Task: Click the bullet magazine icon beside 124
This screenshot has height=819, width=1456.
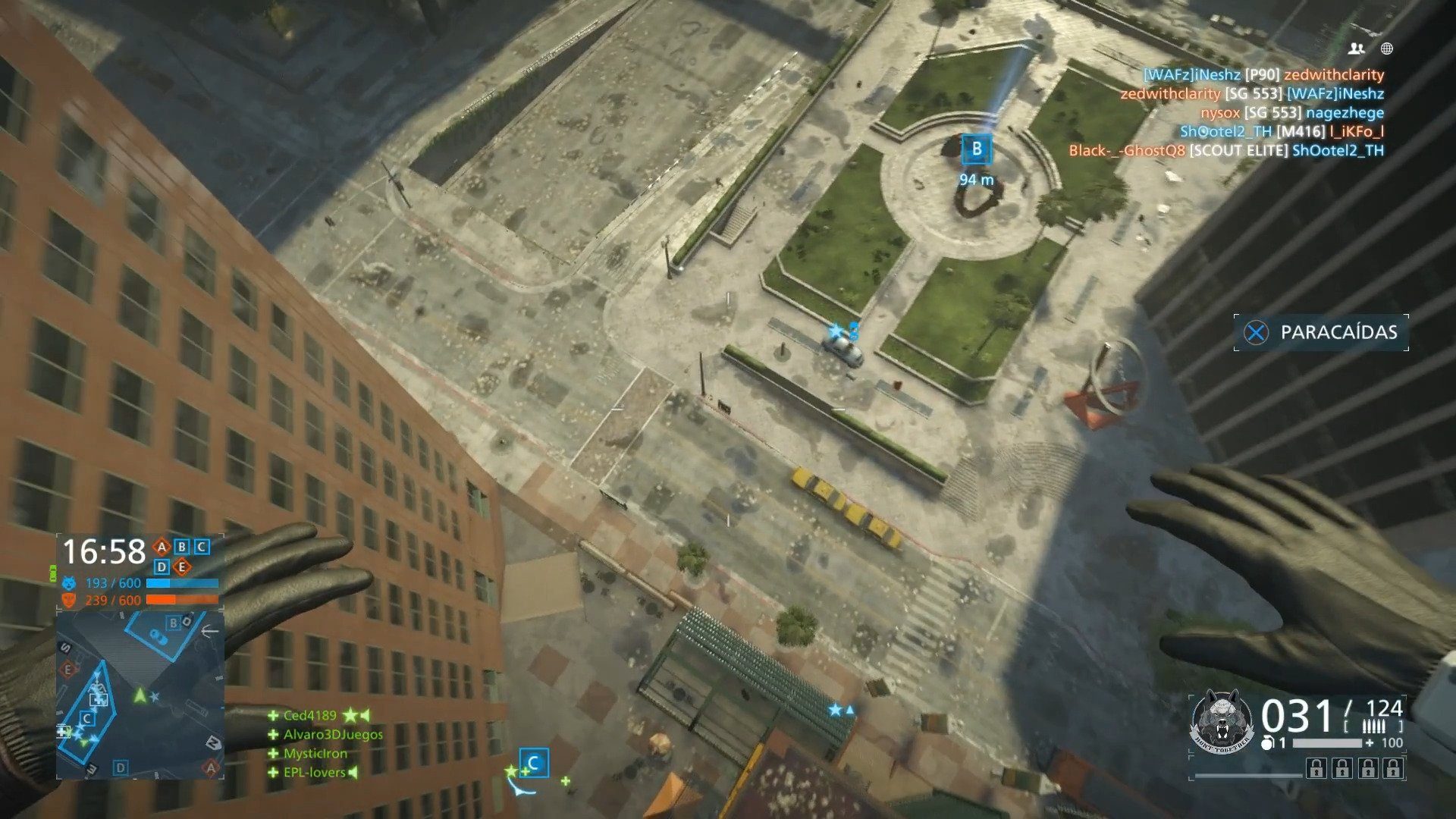Action: [1374, 726]
